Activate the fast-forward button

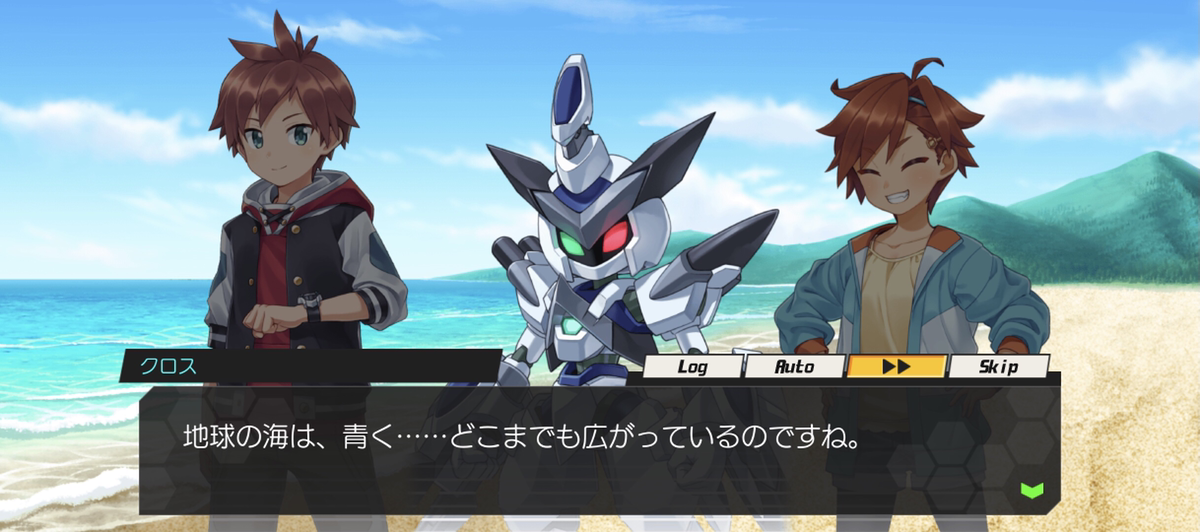point(896,366)
